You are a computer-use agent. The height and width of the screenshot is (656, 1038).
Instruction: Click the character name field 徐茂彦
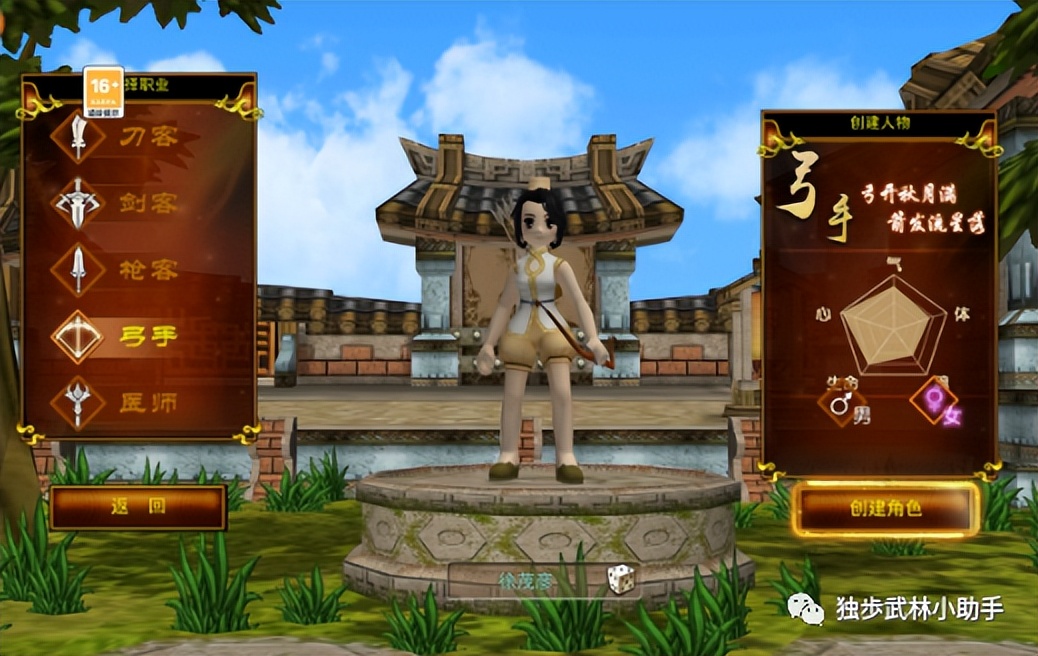click(x=527, y=580)
